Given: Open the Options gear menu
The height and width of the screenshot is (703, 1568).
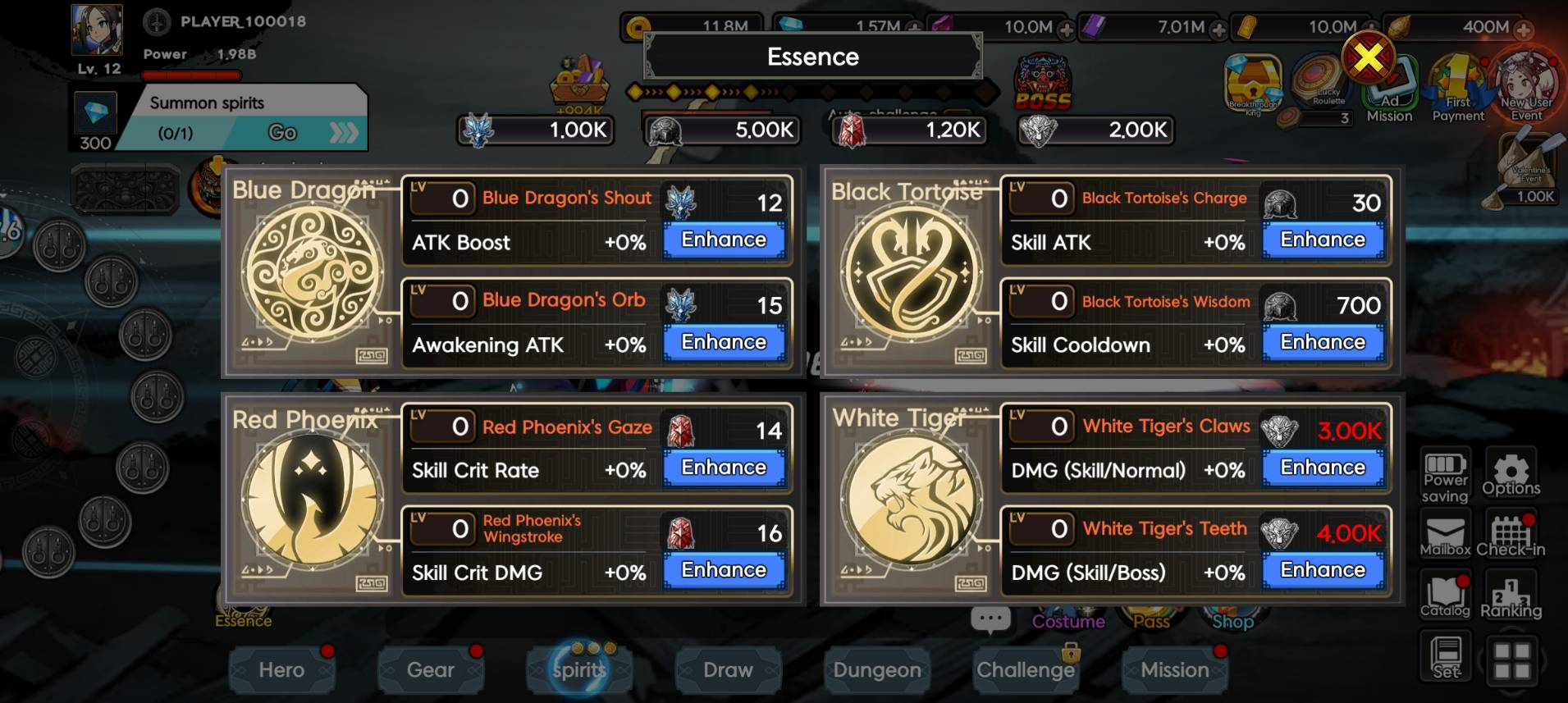Looking at the screenshot, I should (1511, 474).
